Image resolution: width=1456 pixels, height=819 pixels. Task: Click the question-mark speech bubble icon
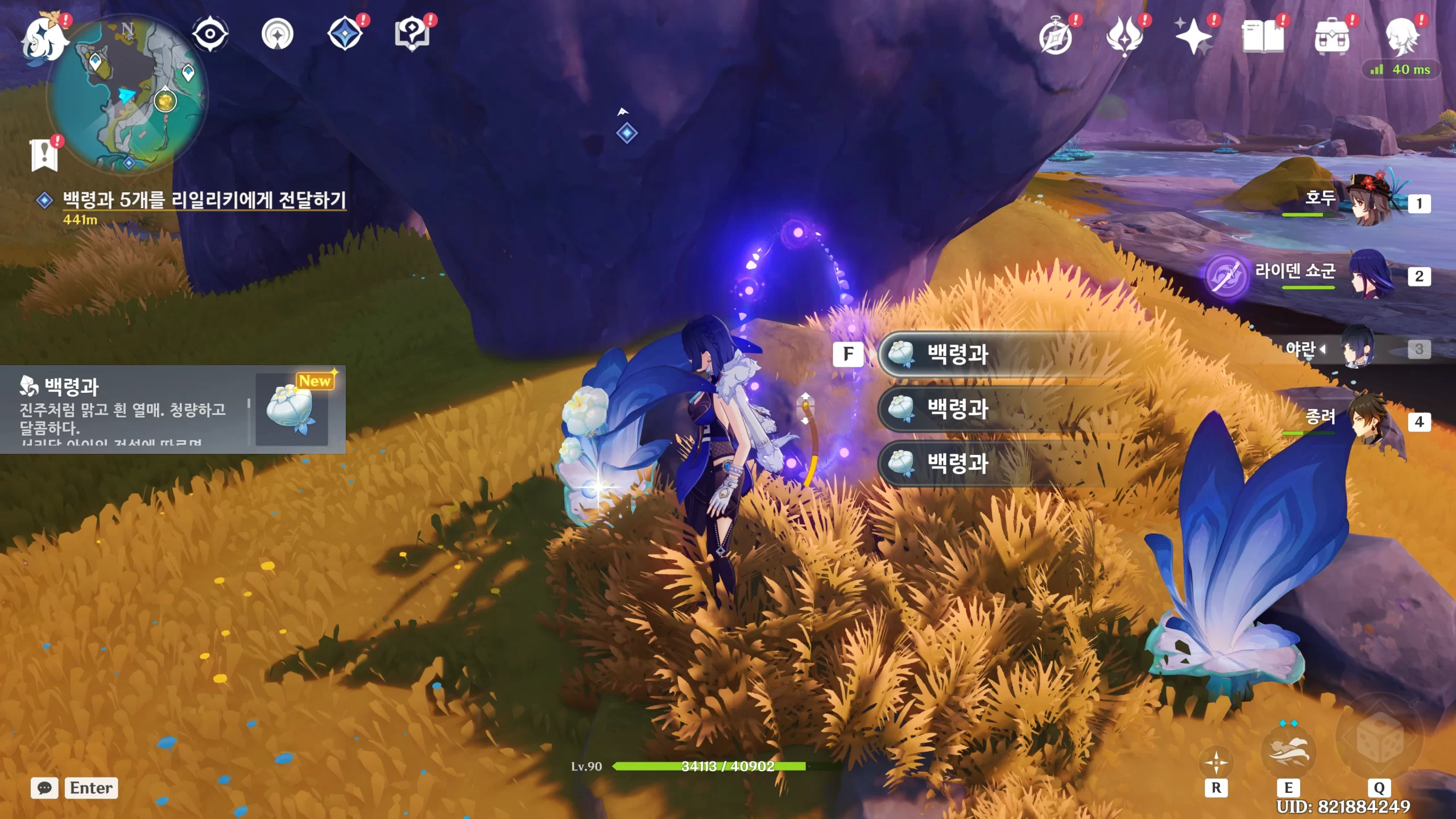click(x=412, y=34)
